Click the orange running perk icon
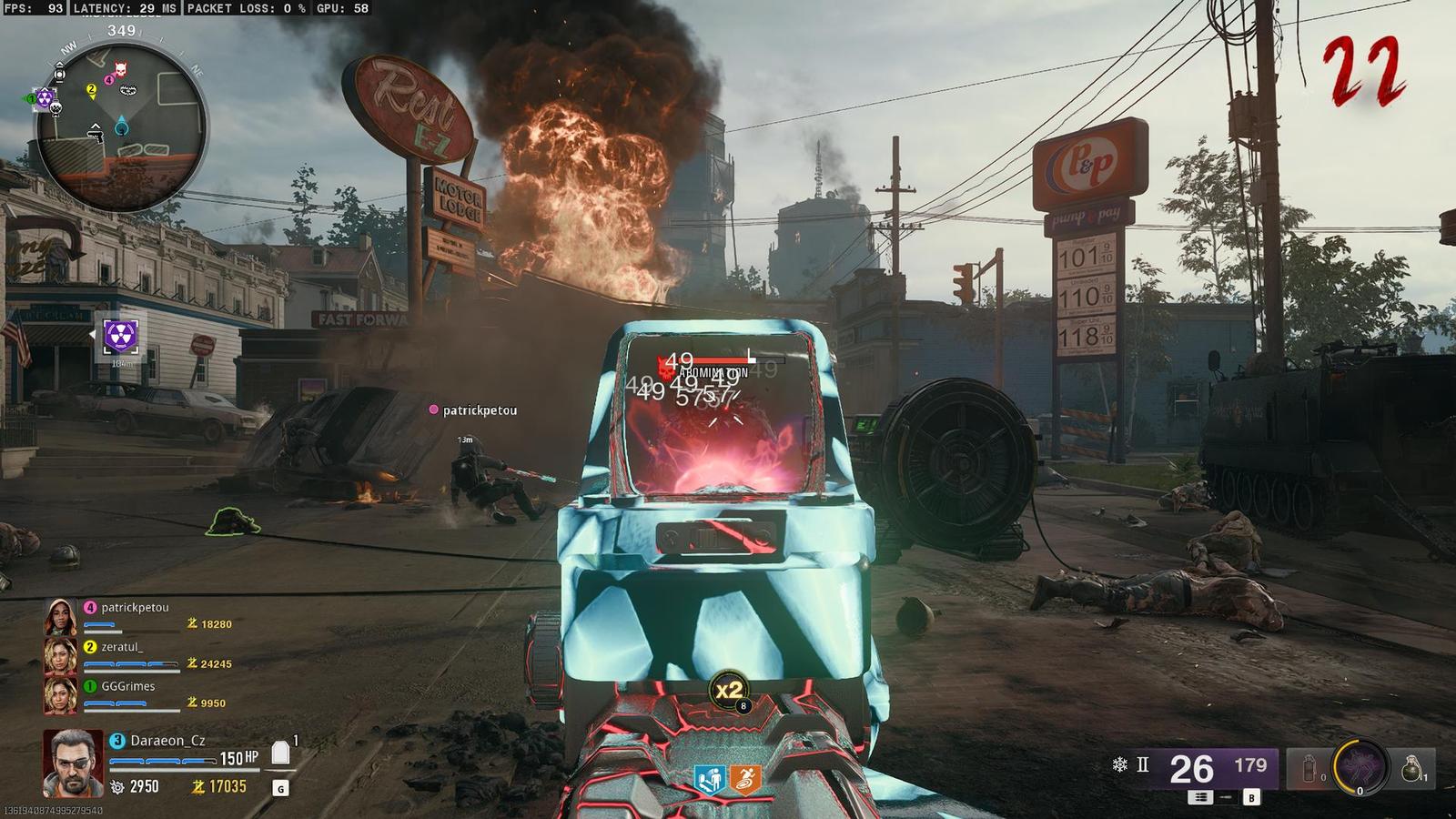 (744, 779)
